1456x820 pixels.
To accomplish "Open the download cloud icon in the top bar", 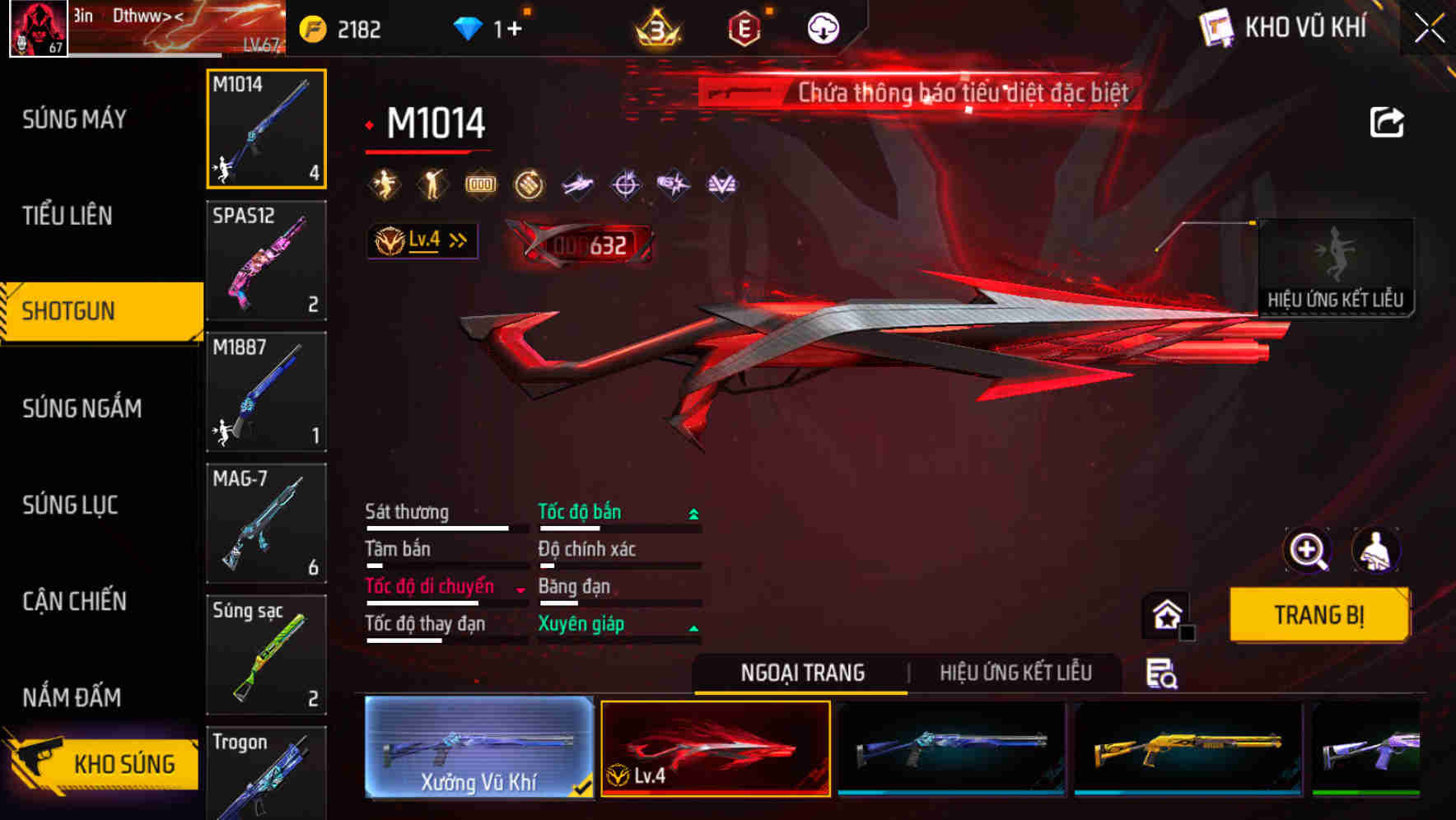I will 821,27.
